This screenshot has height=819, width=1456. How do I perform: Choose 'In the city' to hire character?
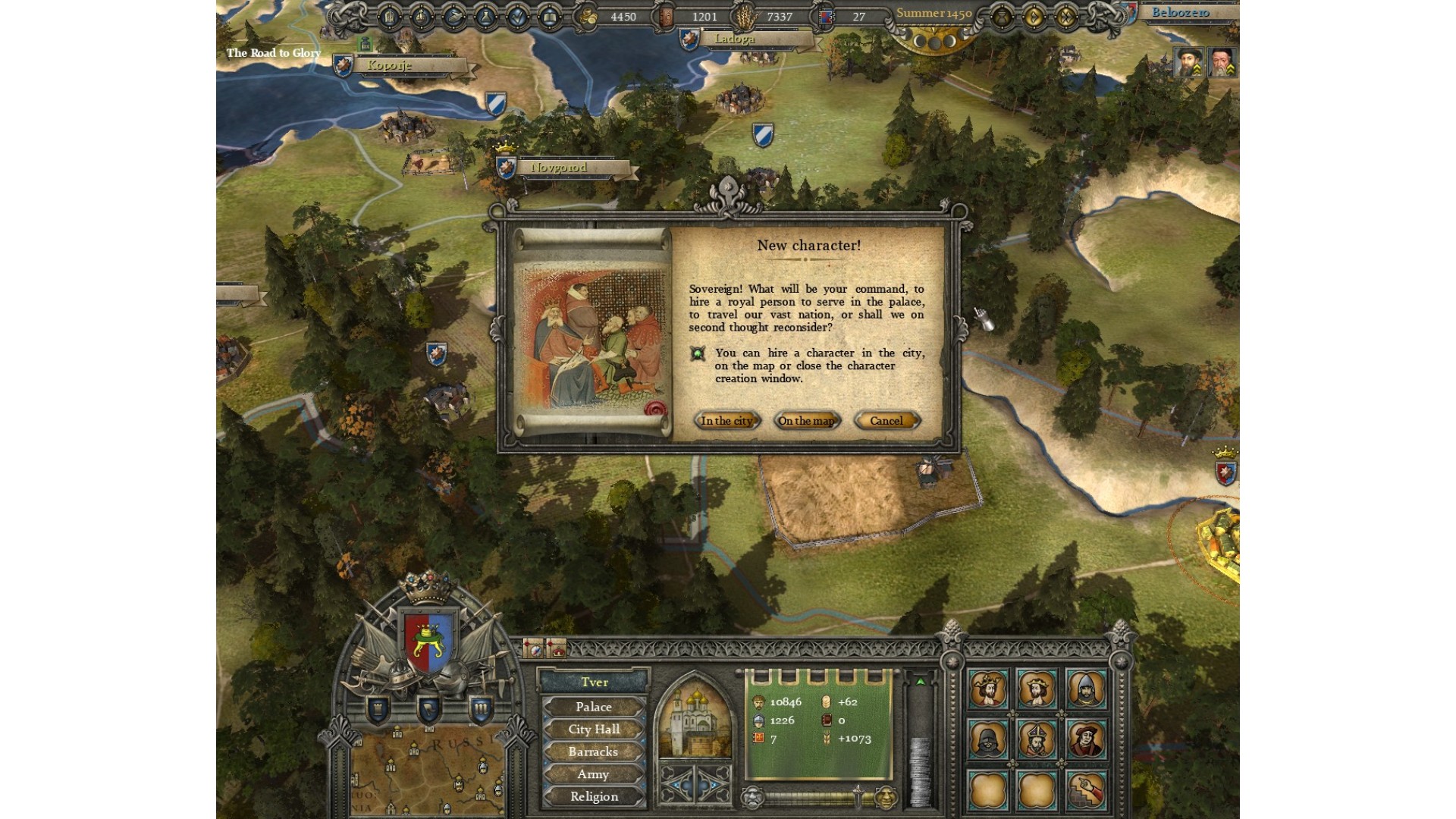click(726, 421)
